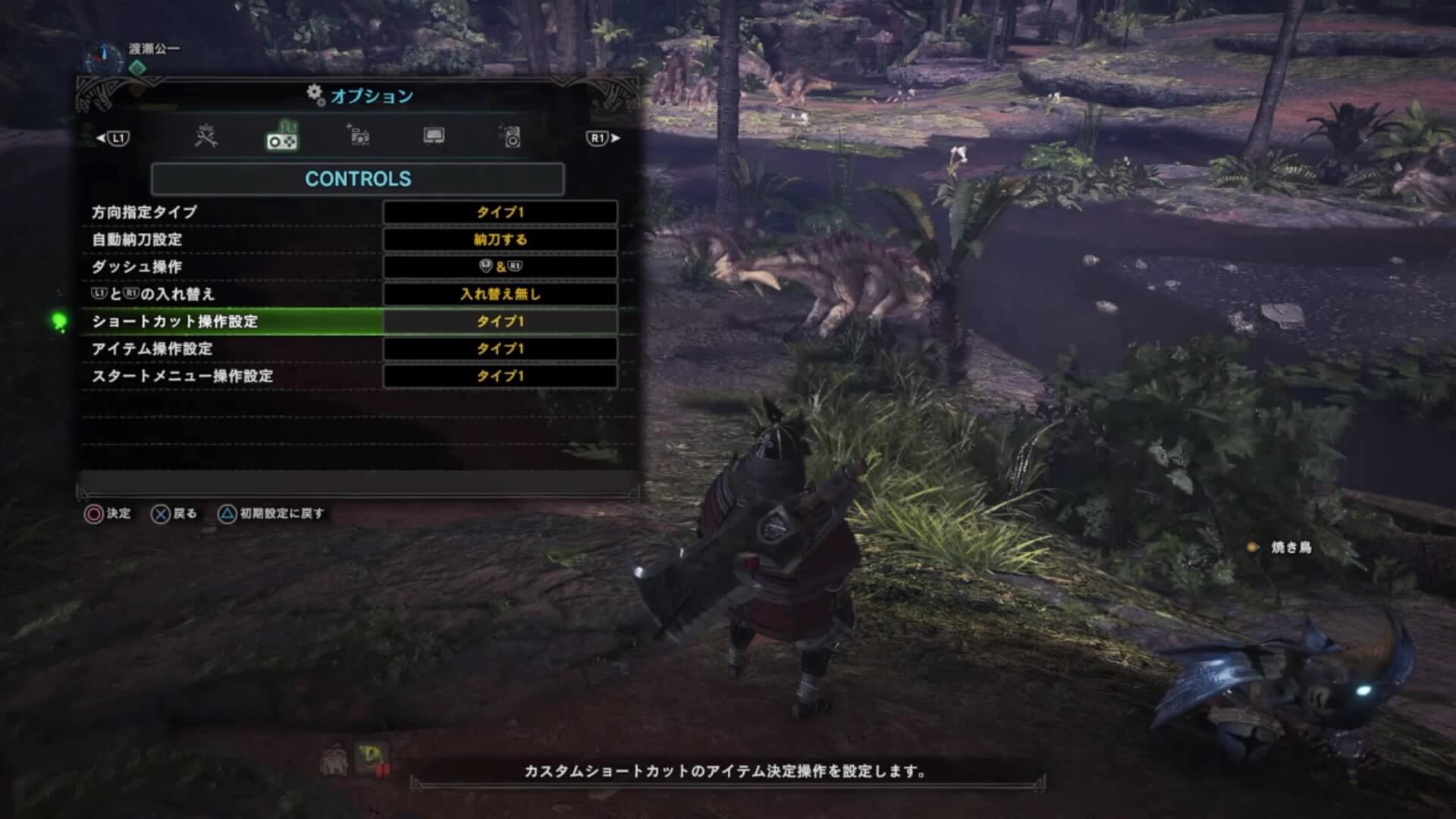Change the 入れ替え無し value box
The width and height of the screenshot is (1456, 819).
pyautogui.click(x=500, y=294)
